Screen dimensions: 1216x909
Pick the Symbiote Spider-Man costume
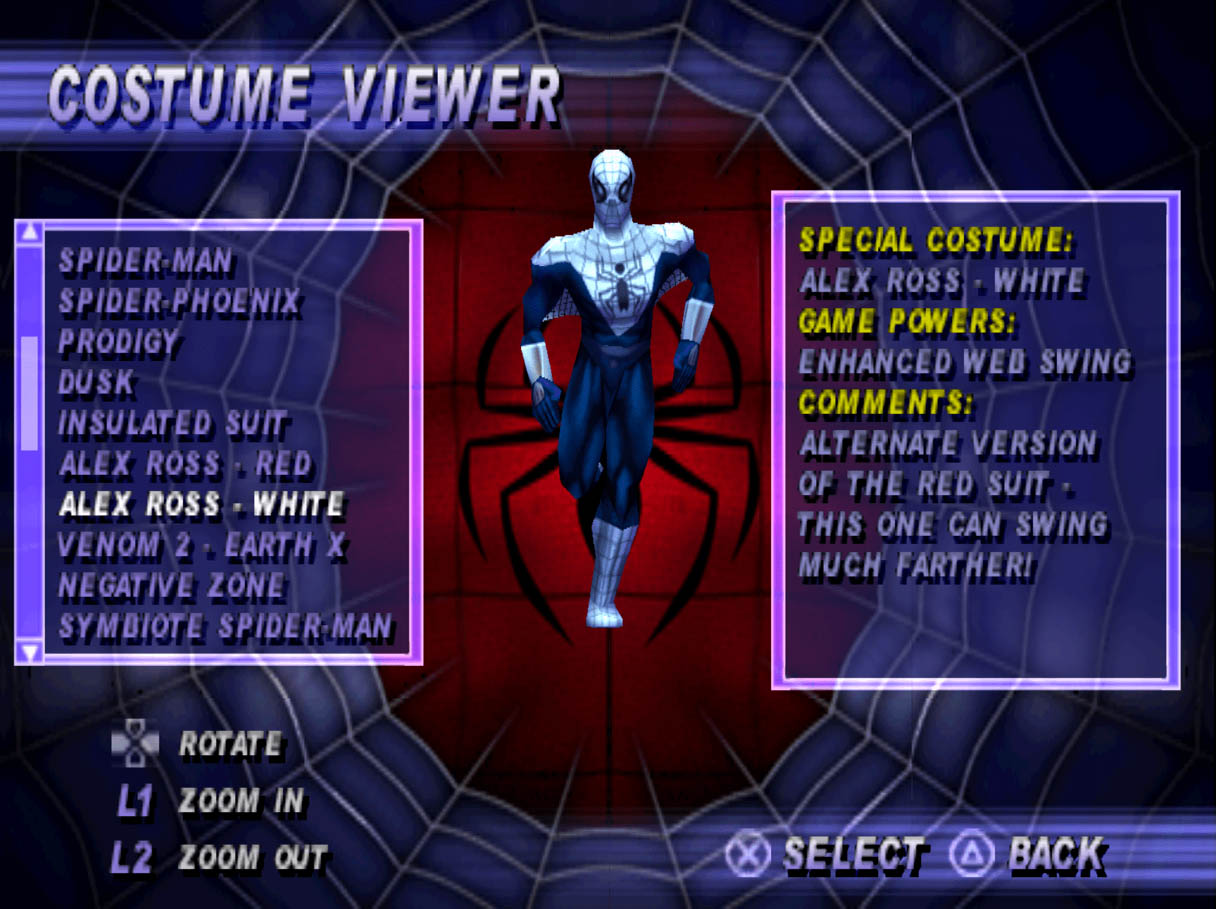coord(225,628)
